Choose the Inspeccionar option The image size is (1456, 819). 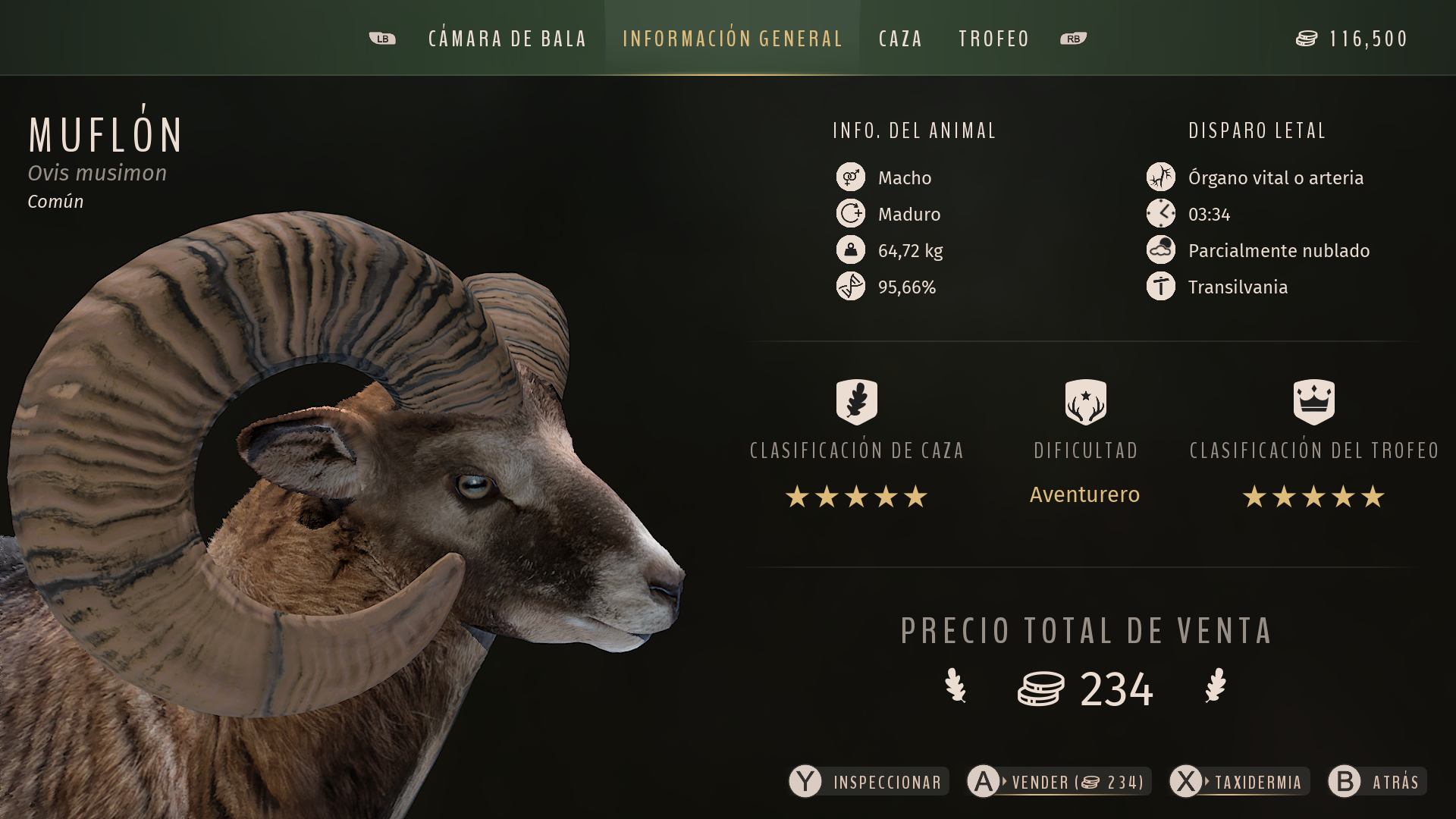(x=869, y=782)
